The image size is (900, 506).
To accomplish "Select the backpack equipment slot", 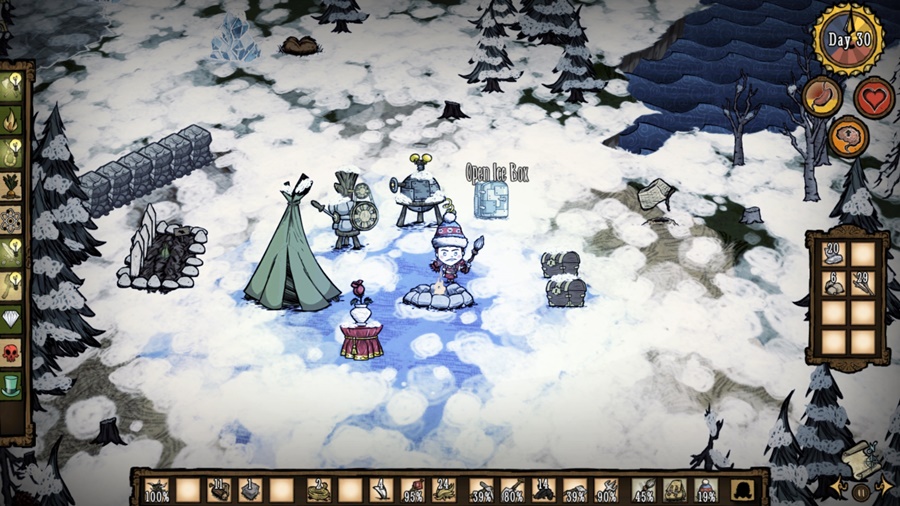I will (741, 490).
